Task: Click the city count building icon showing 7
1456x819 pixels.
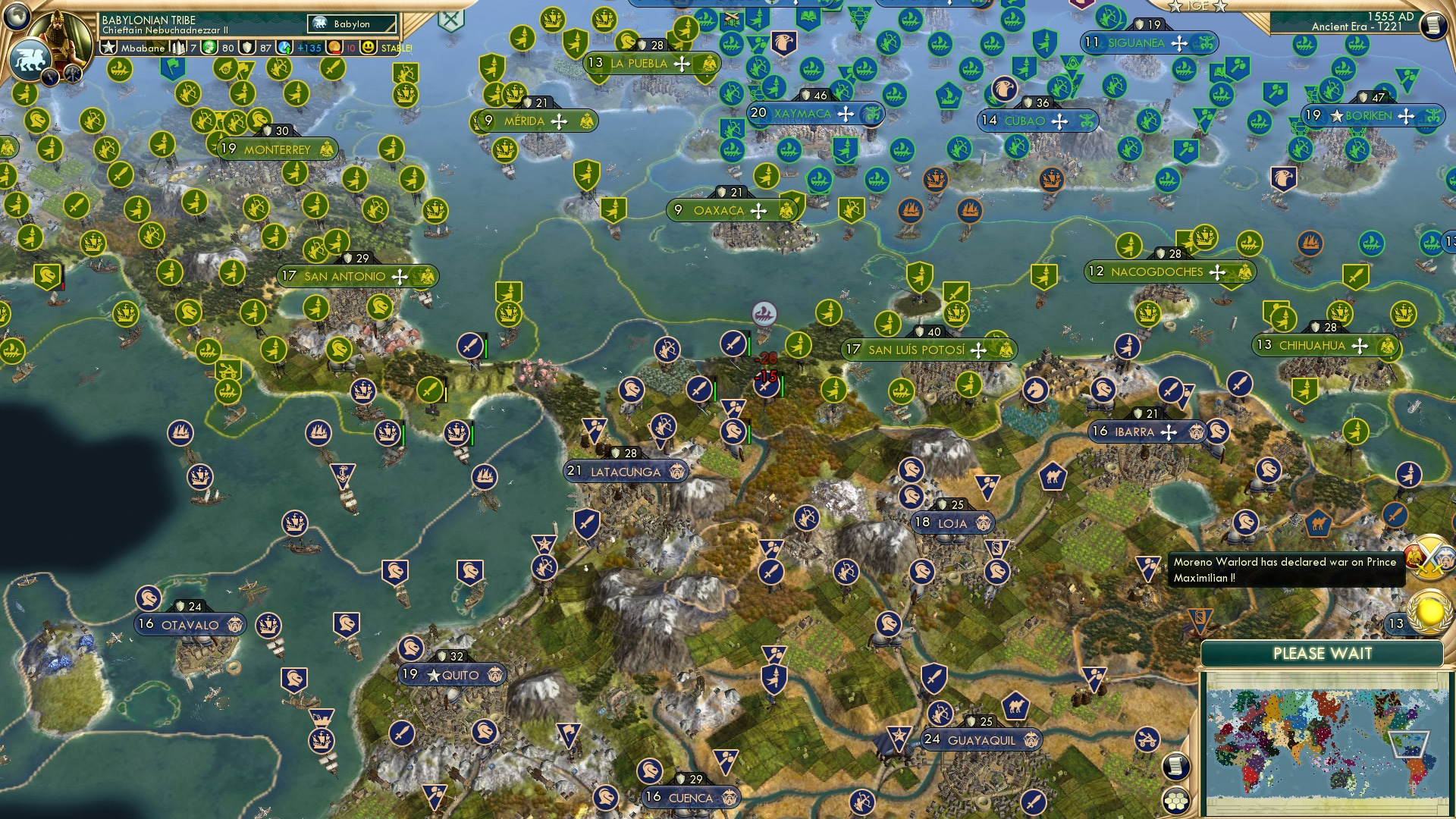Action: point(180,47)
